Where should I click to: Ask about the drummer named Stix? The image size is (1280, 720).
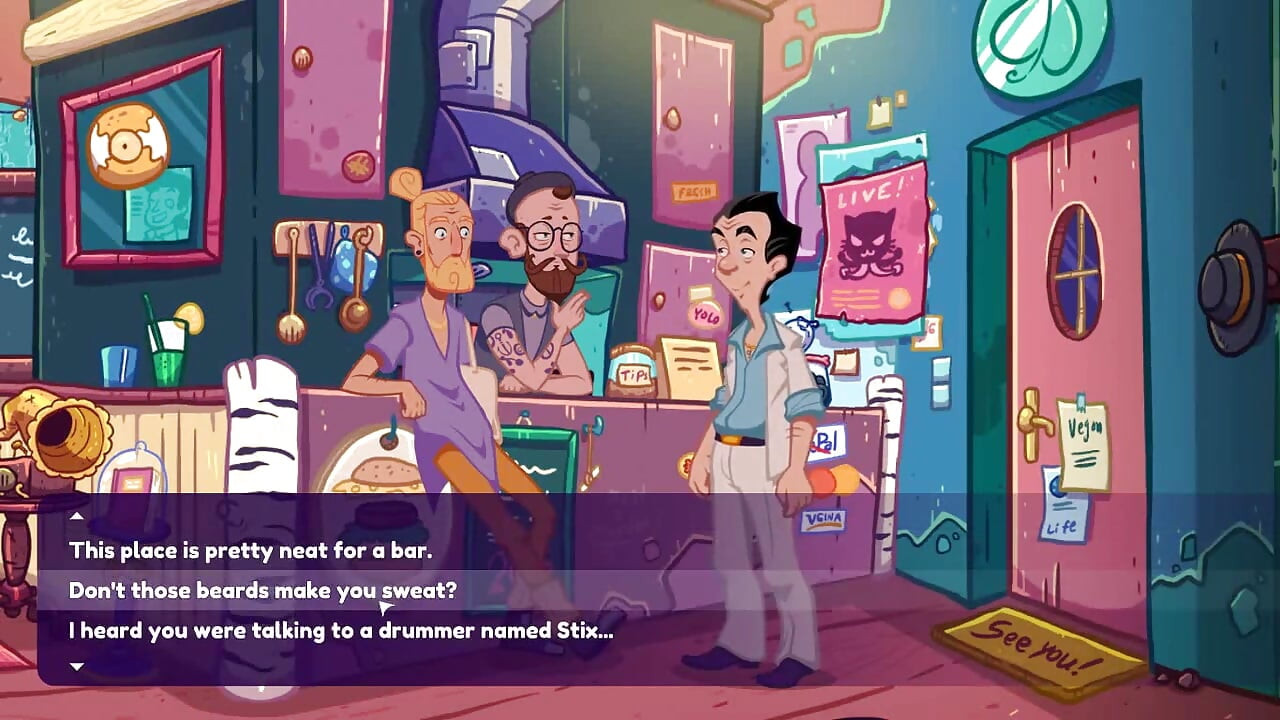(340, 631)
